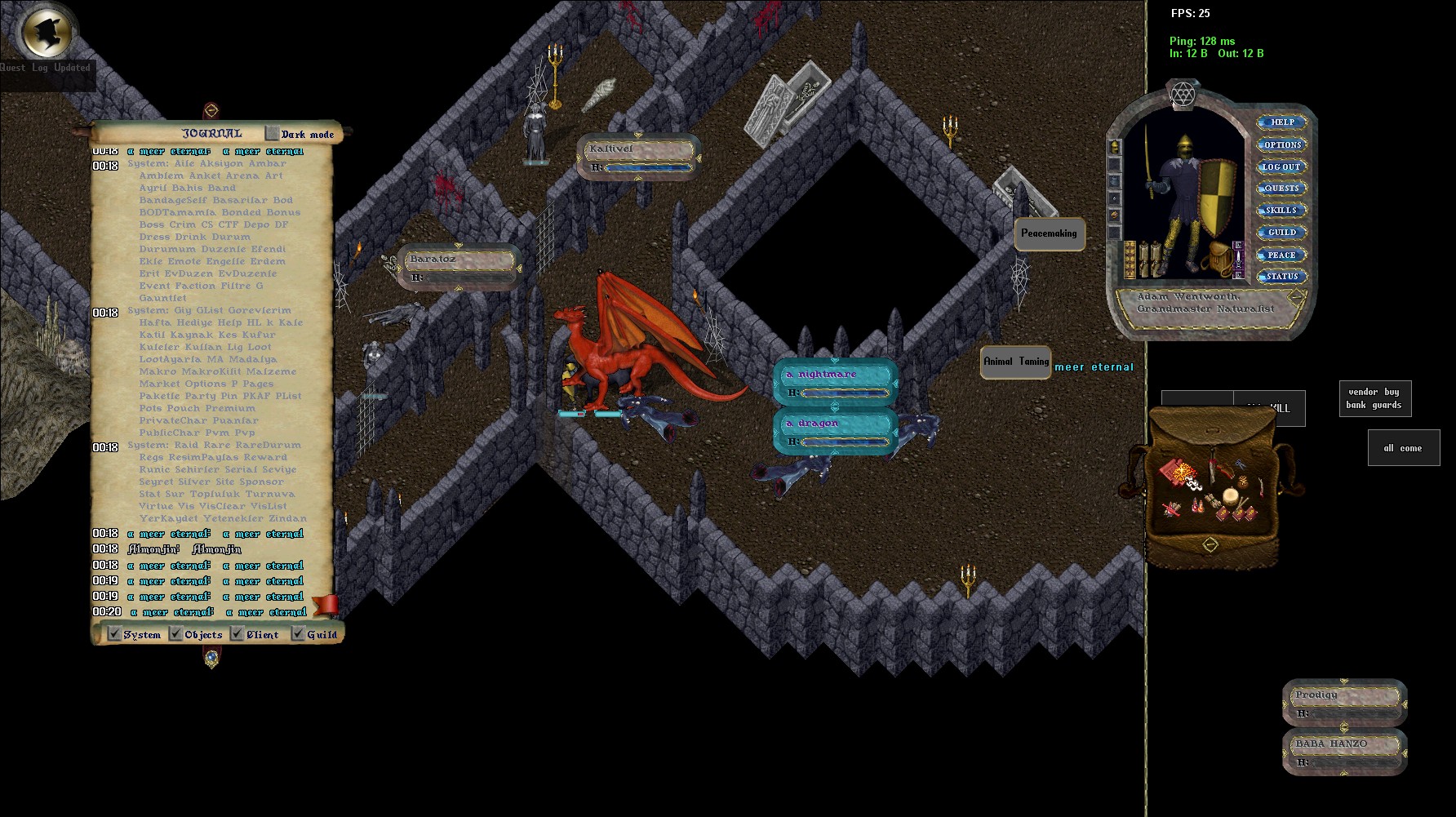
Task: Click the "vendor buy bank guards" macro
Action: click(1374, 398)
